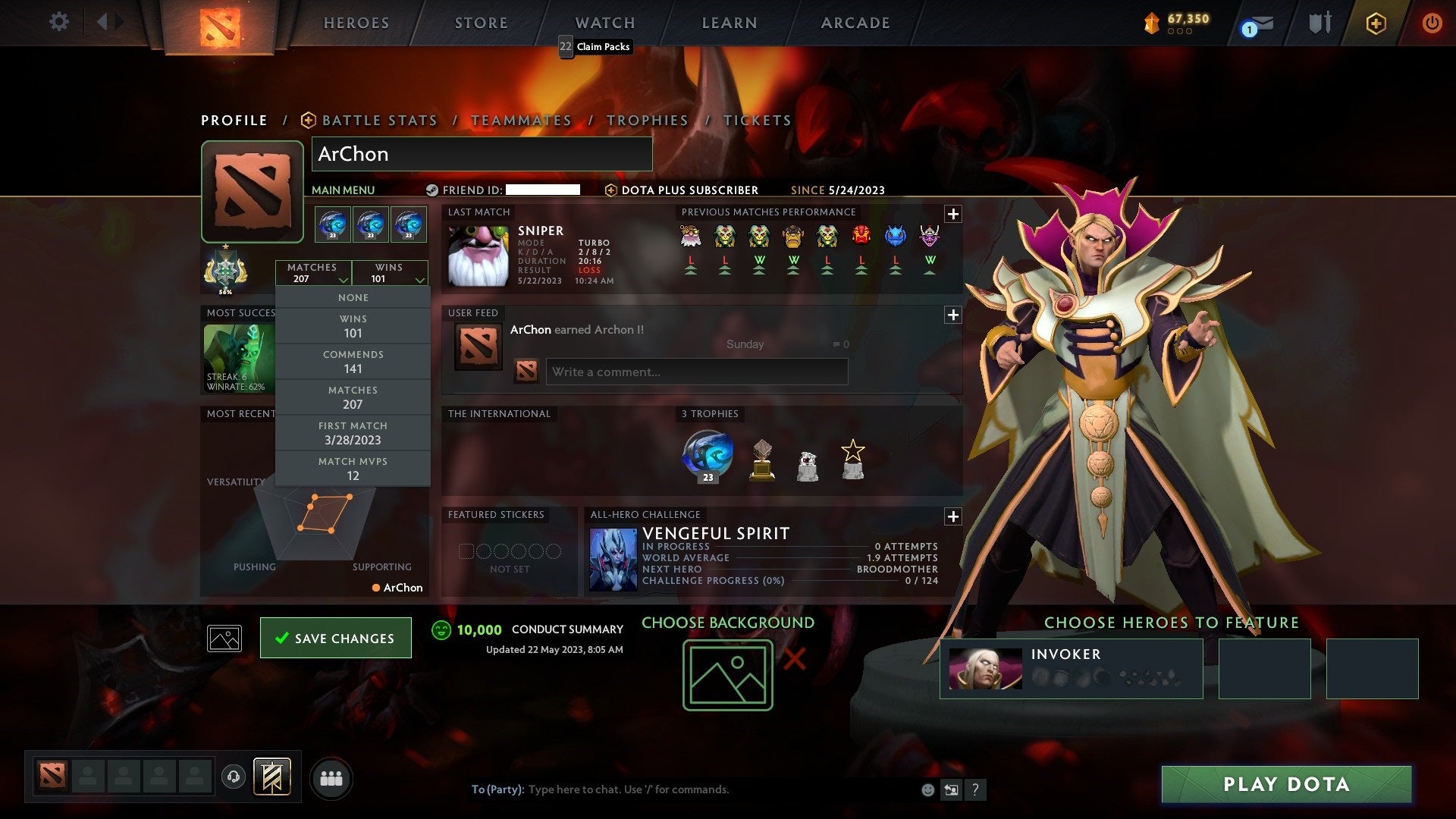This screenshot has width=1456, height=819.
Task: Go to the Store
Action: click(x=482, y=23)
